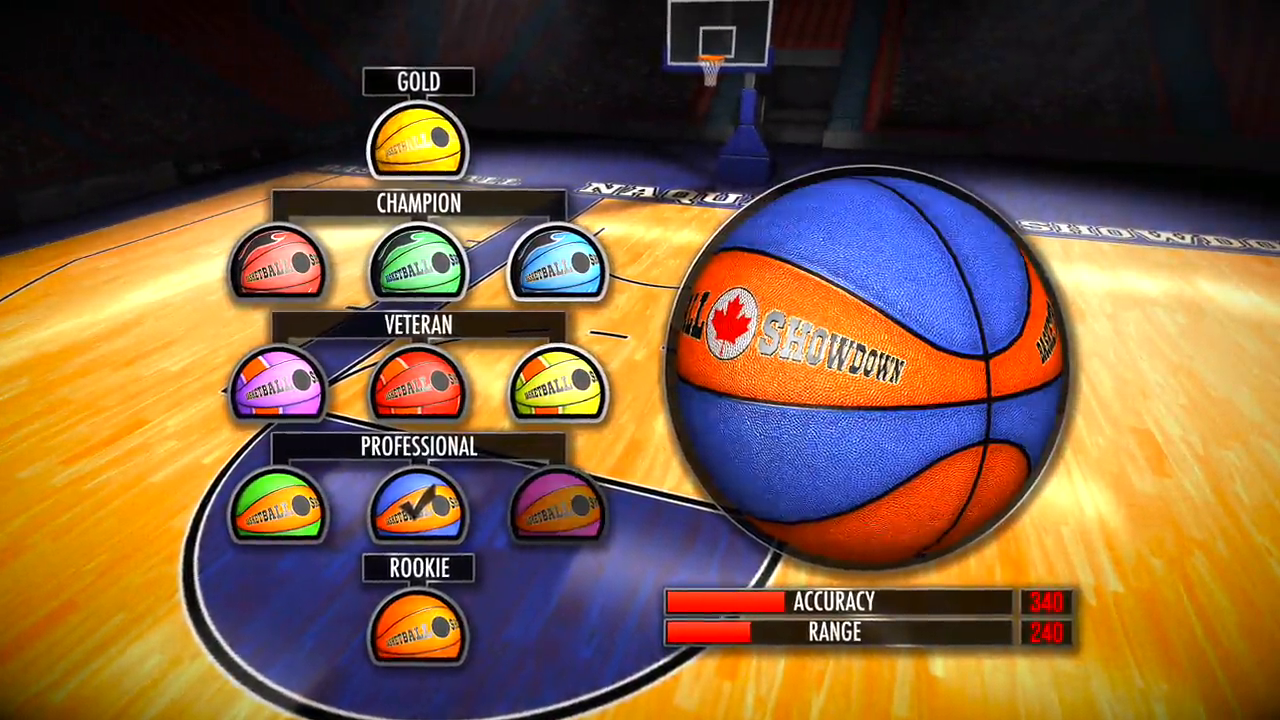The width and height of the screenshot is (1280, 720).
Task: Open the GOLD tier header
Action: [419, 81]
